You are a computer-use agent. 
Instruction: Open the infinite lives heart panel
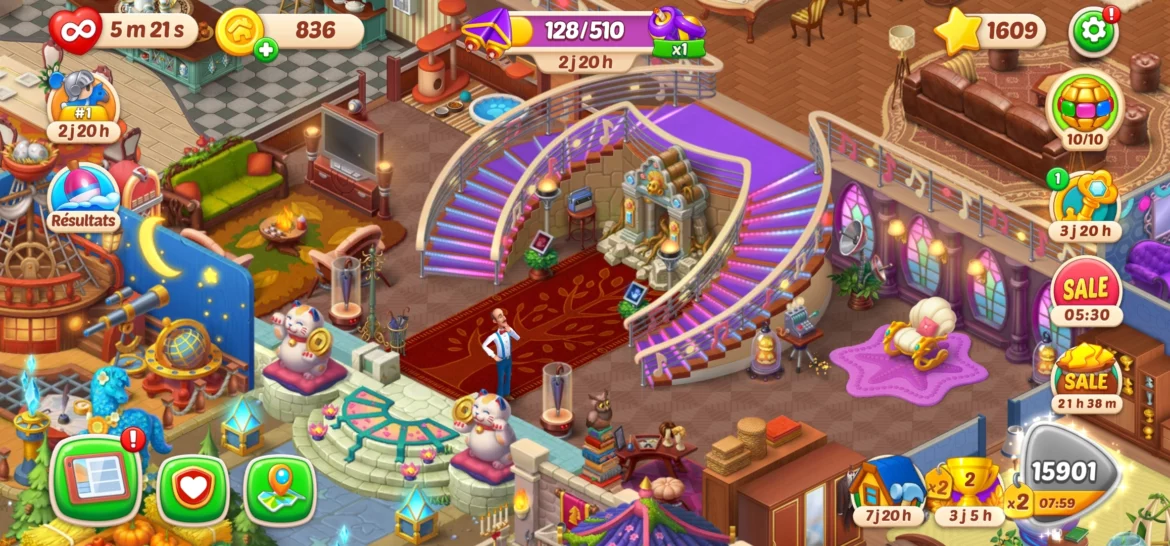[x=75, y=30]
